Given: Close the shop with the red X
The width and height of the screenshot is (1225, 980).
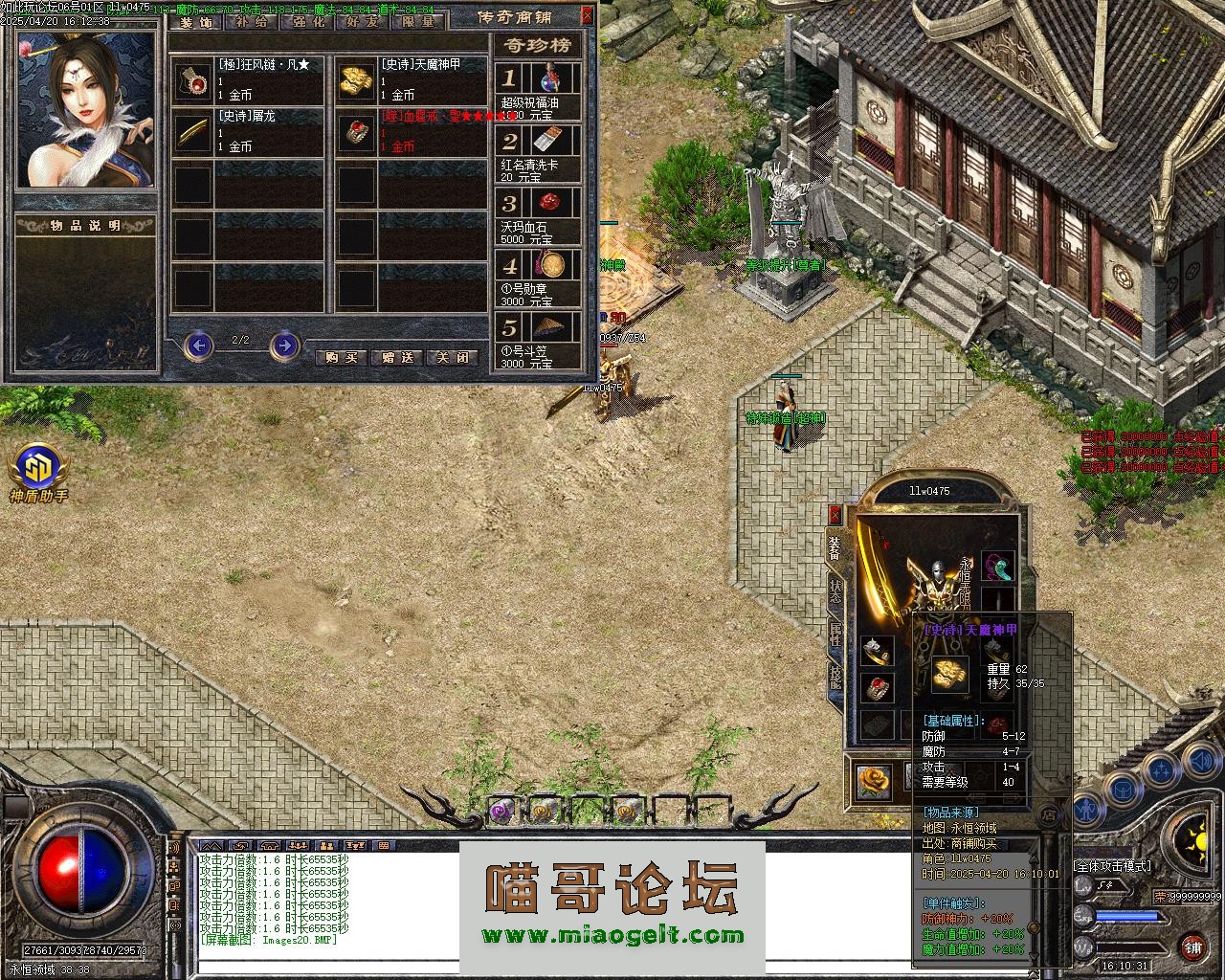Looking at the screenshot, I should pos(587,15).
